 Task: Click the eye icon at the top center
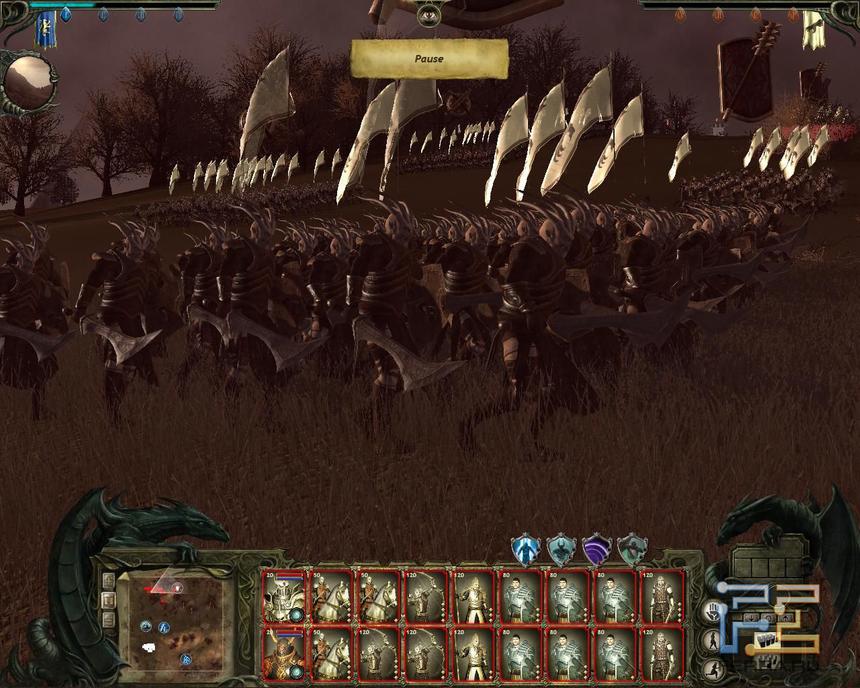430,14
